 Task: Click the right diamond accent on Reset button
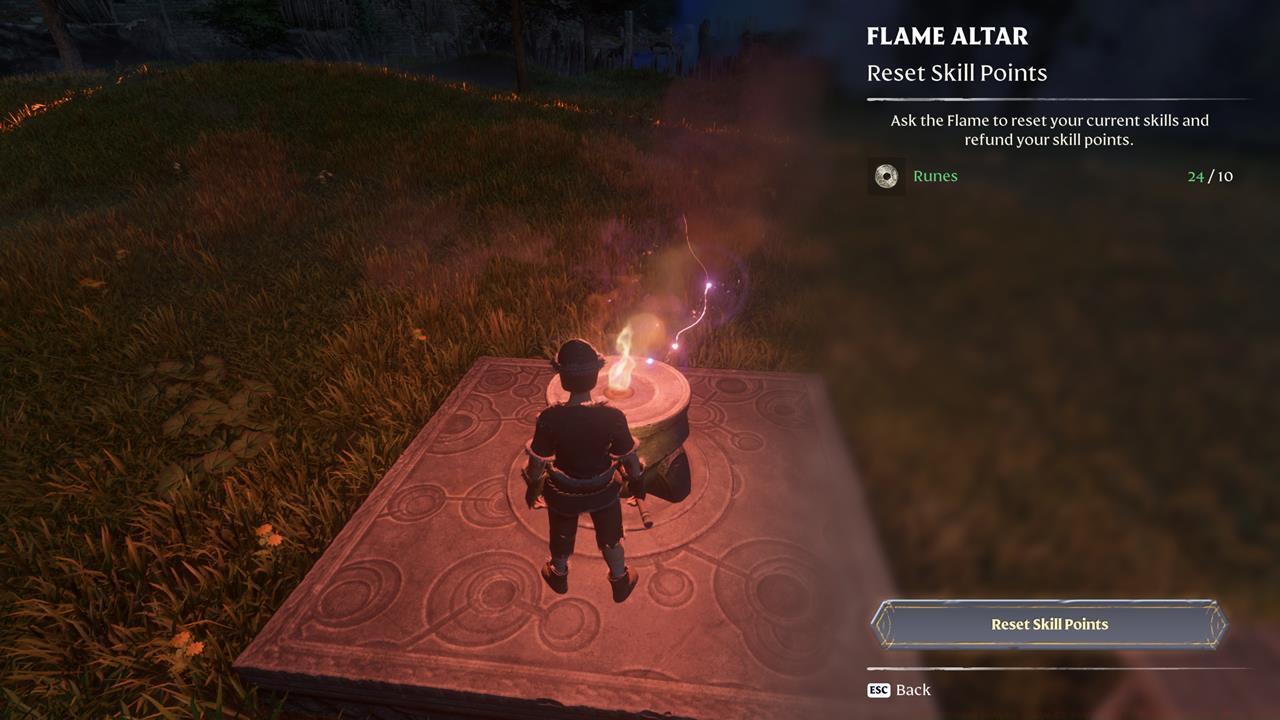pyautogui.click(x=1218, y=623)
